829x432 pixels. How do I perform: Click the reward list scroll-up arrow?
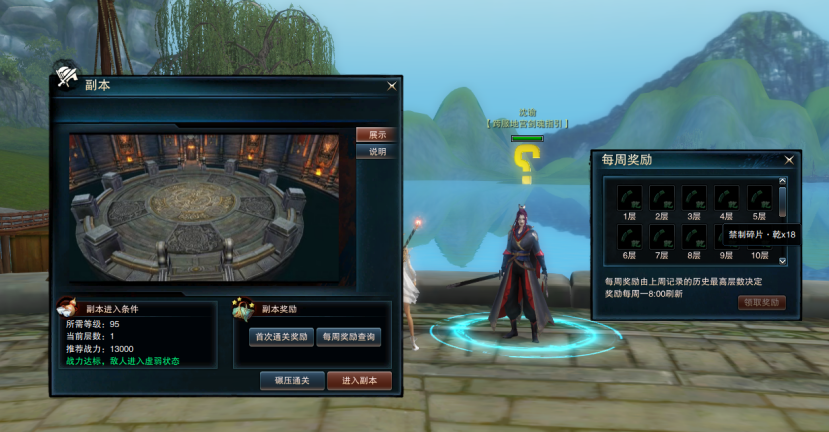783,182
